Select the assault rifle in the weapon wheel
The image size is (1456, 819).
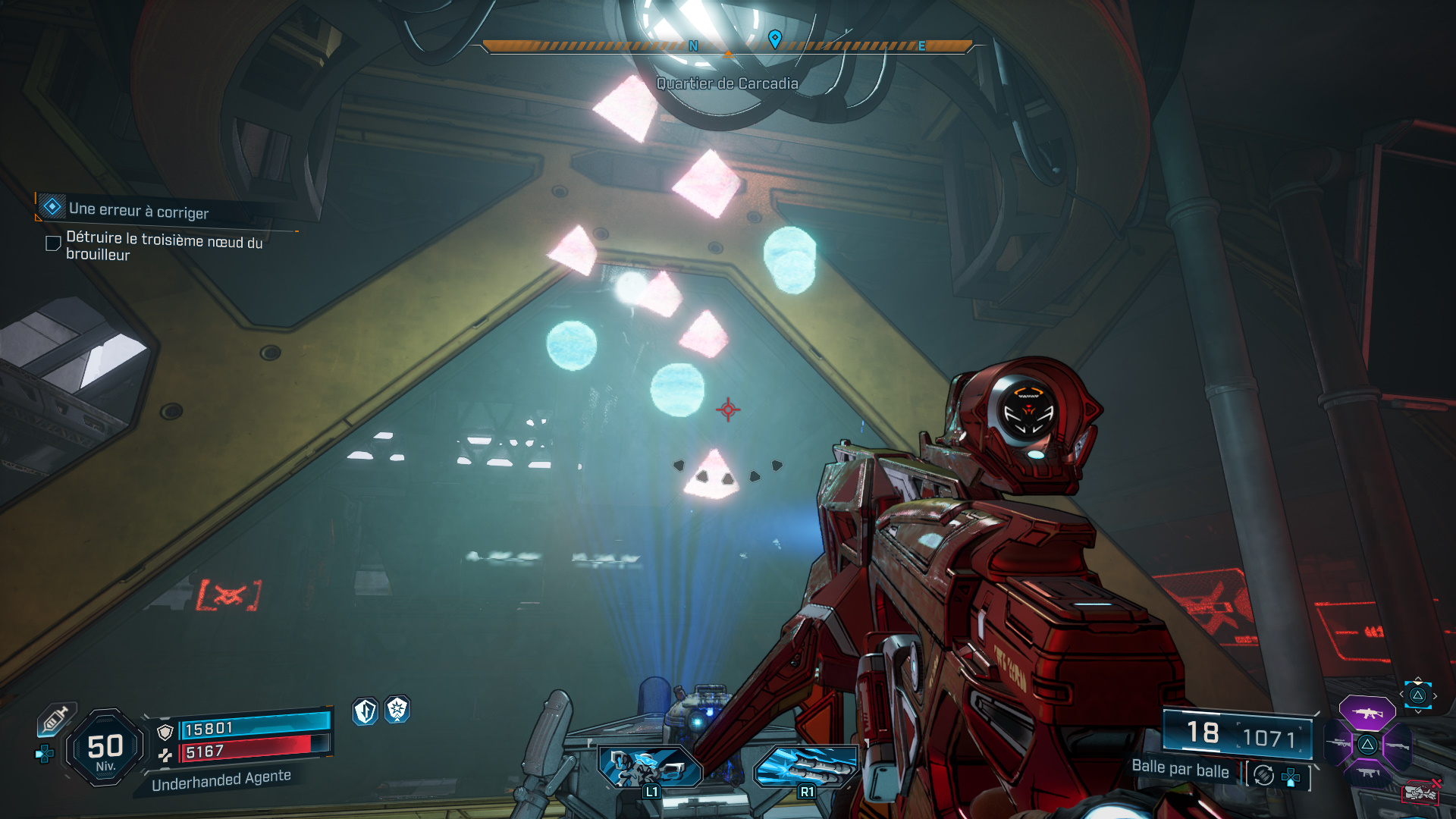(x=1367, y=713)
